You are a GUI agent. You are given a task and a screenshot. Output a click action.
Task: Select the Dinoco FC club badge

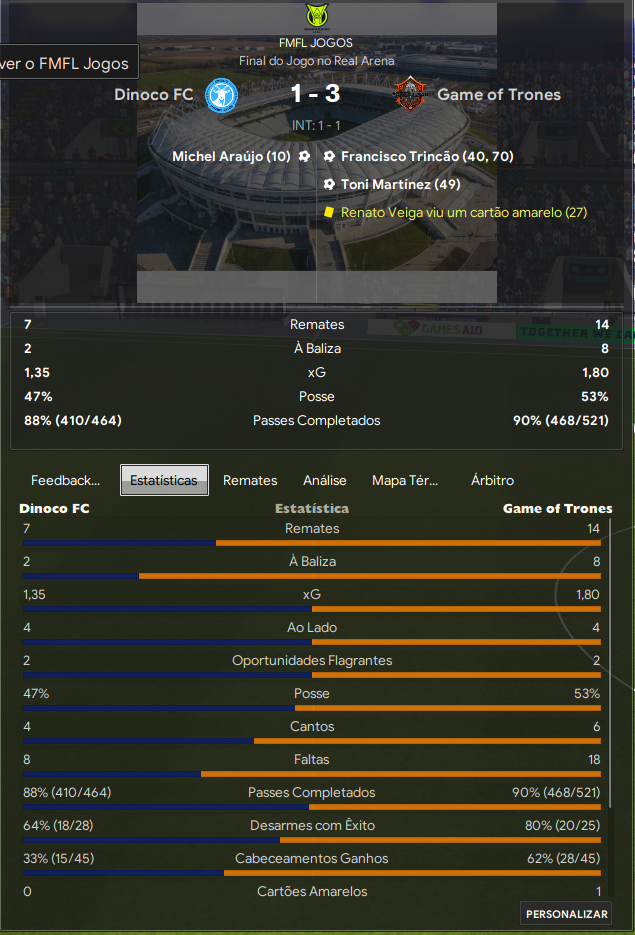pyautogui.click(x=220, y=95)
